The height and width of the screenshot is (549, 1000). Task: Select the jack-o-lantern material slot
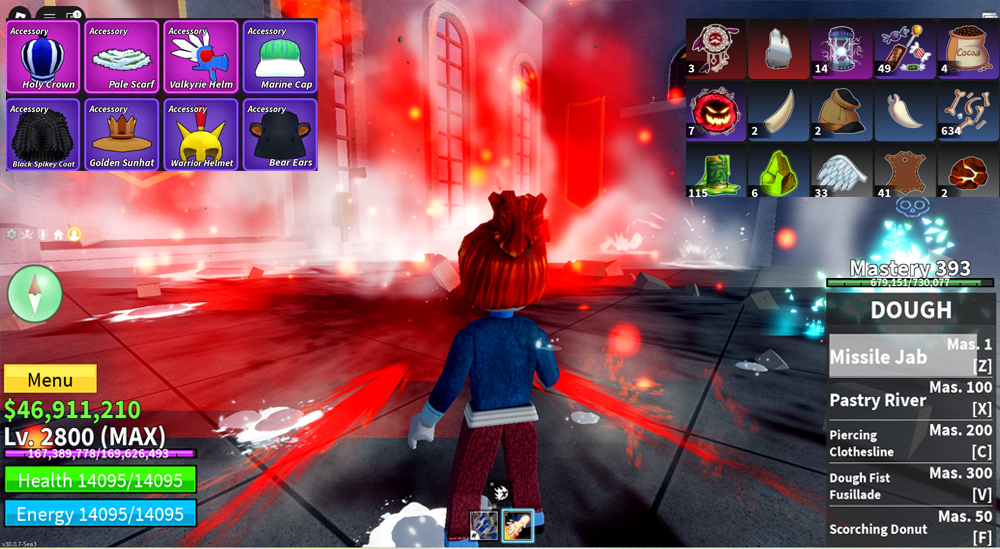click(x=715, y=111)
